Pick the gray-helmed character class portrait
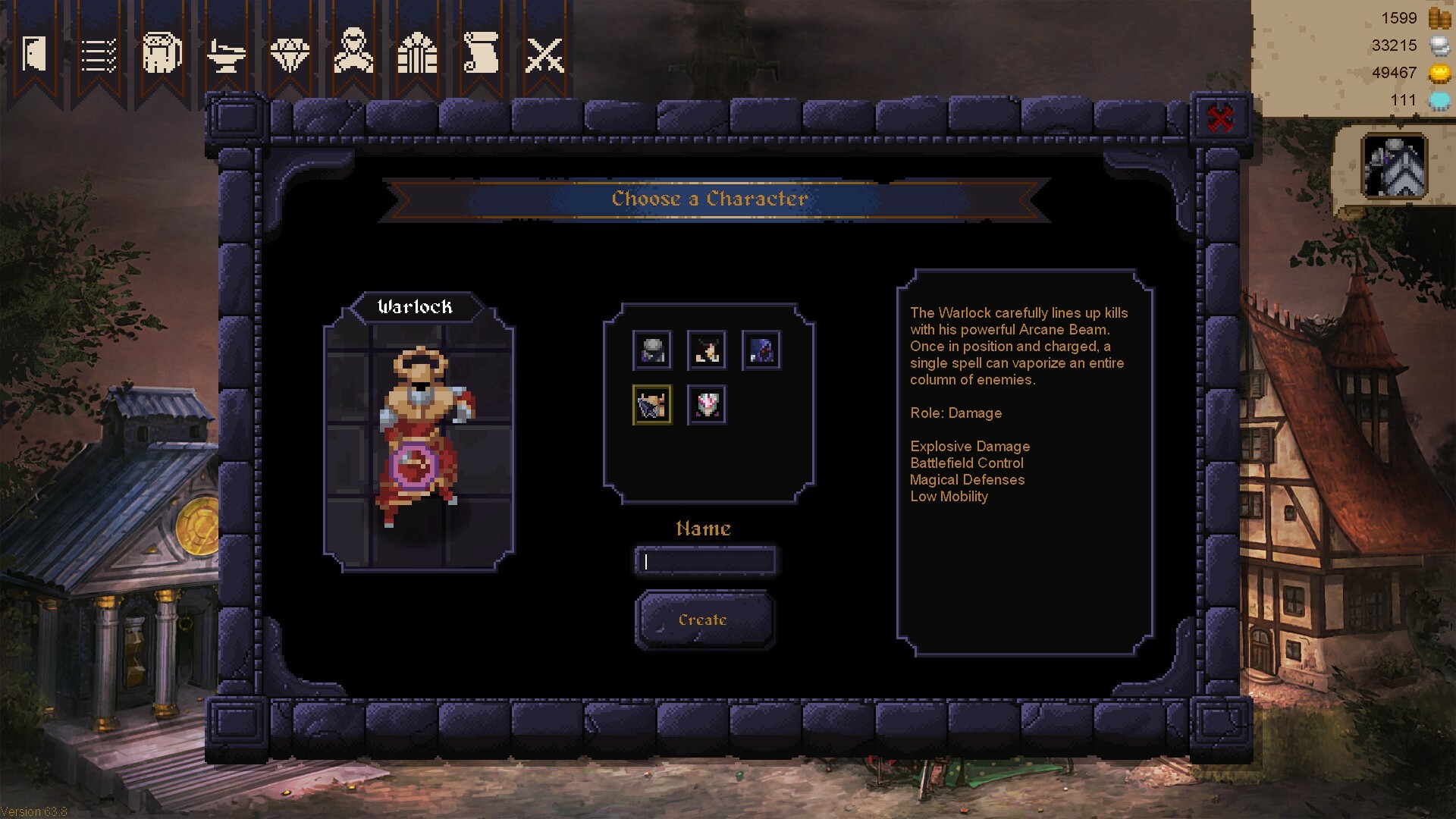The image size is (1456, 819). click(651, 350)
